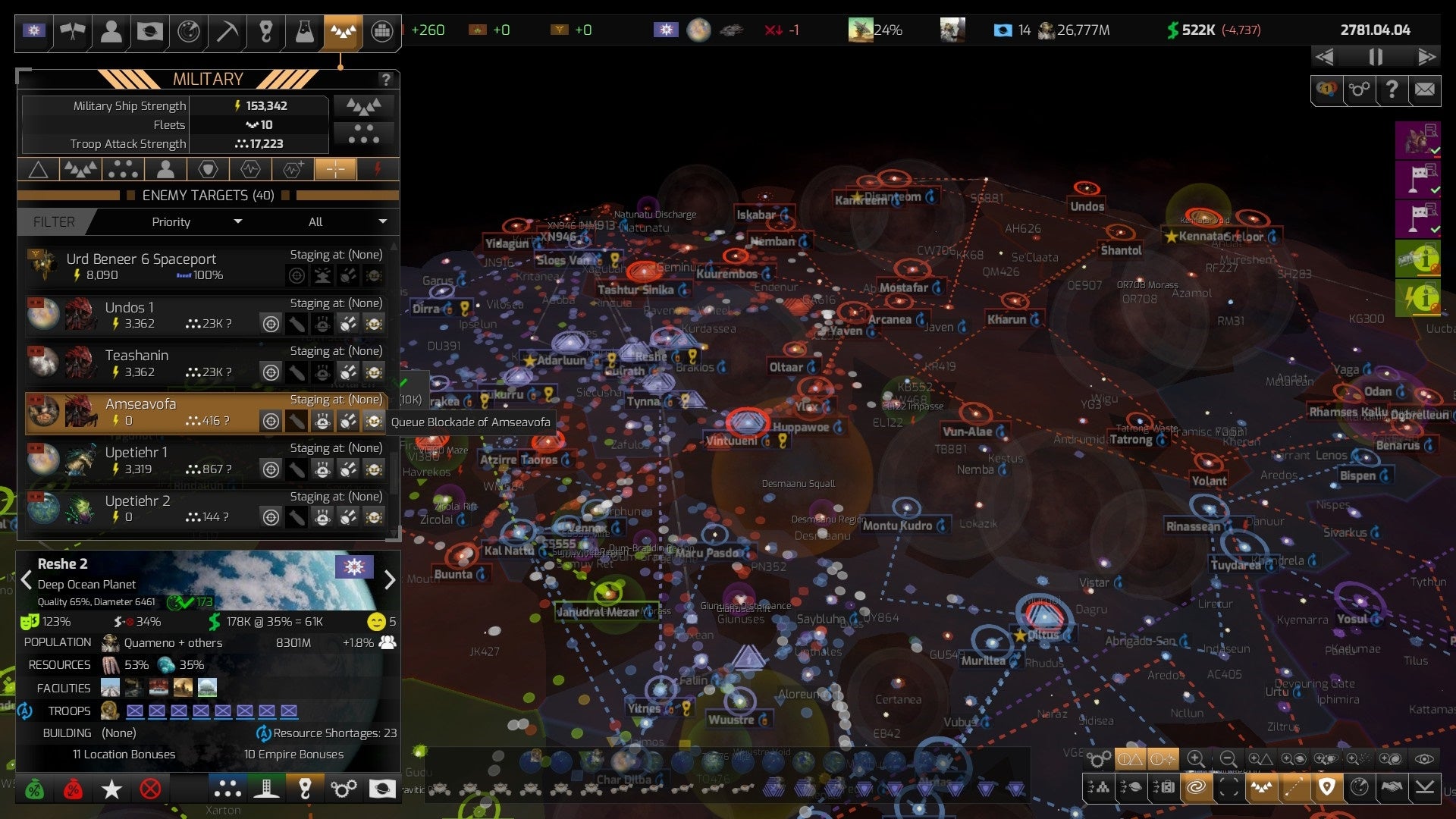Screen dimensions: 1456x819
Task: Select the shield defense tab in Military panel
Action: (207, 168)
